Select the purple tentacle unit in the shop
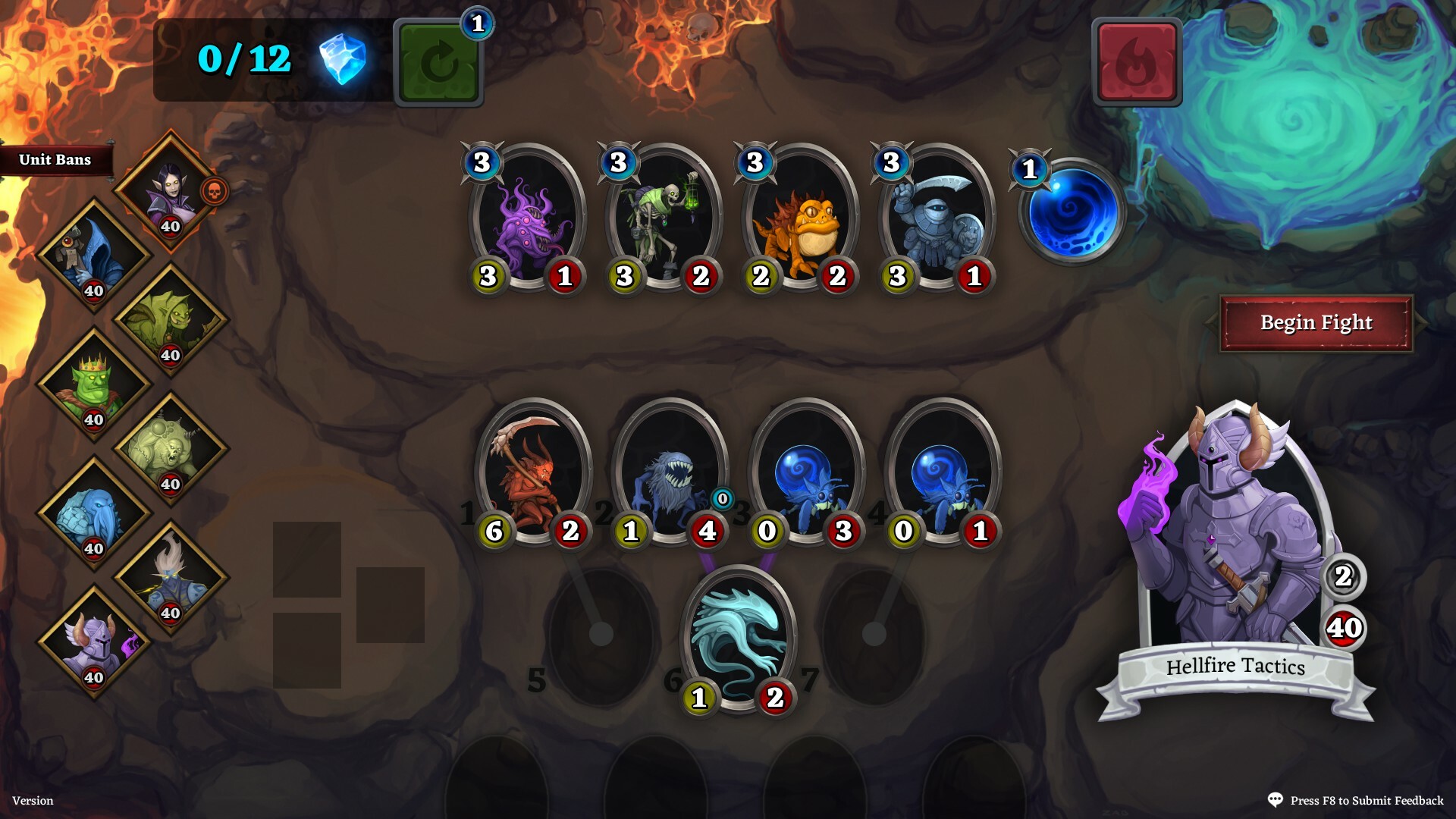Screen dimensions: 1456x819 (x=522, y=220)
